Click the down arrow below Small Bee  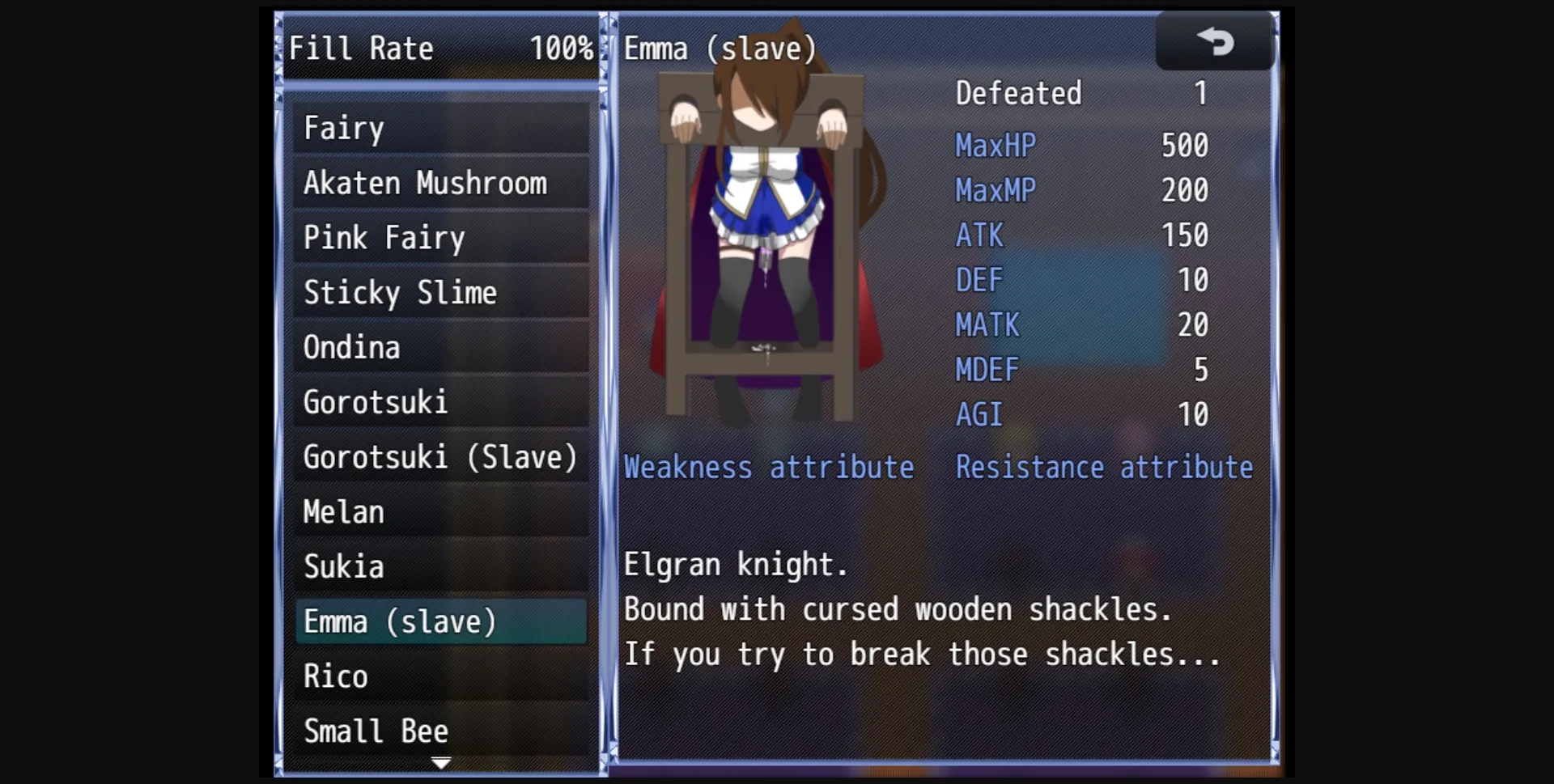(x=441, y=761)
